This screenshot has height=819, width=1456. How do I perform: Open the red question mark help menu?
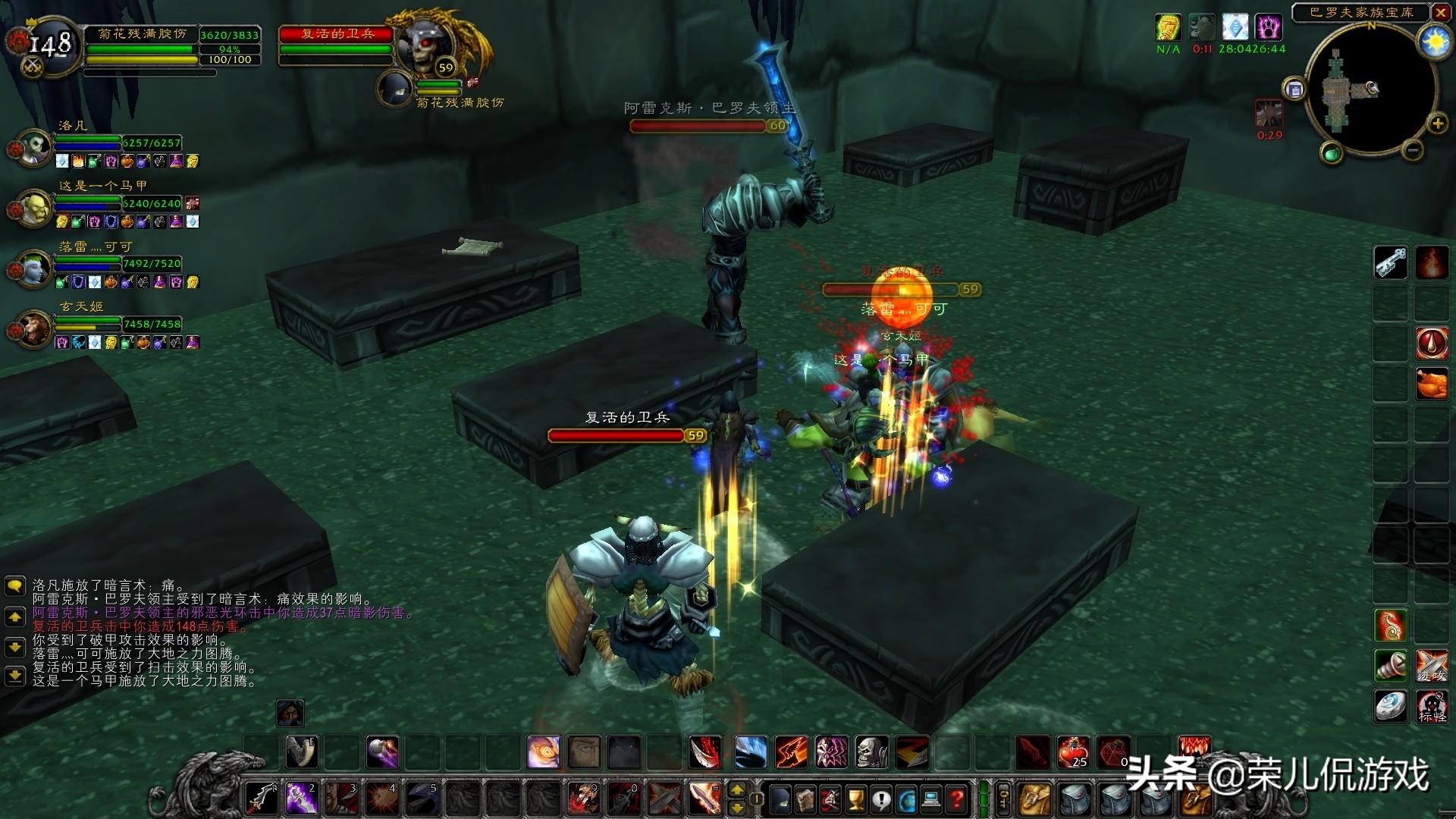pos(958,799)
